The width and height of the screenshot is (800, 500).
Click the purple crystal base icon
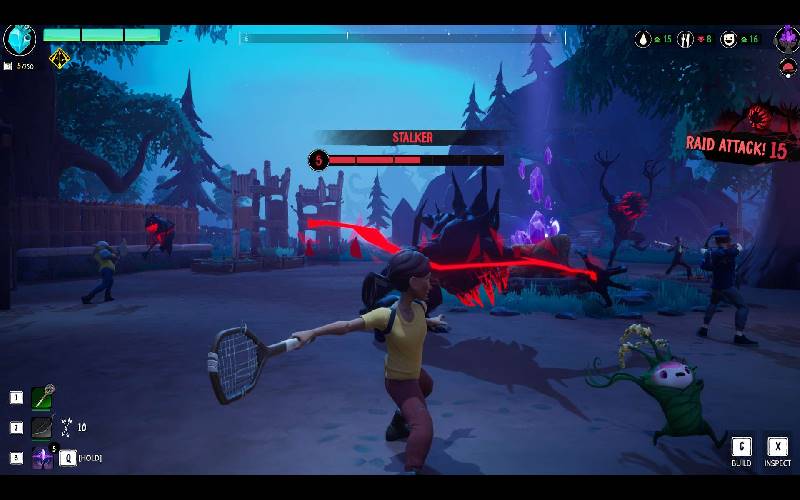tap(786, 39)
